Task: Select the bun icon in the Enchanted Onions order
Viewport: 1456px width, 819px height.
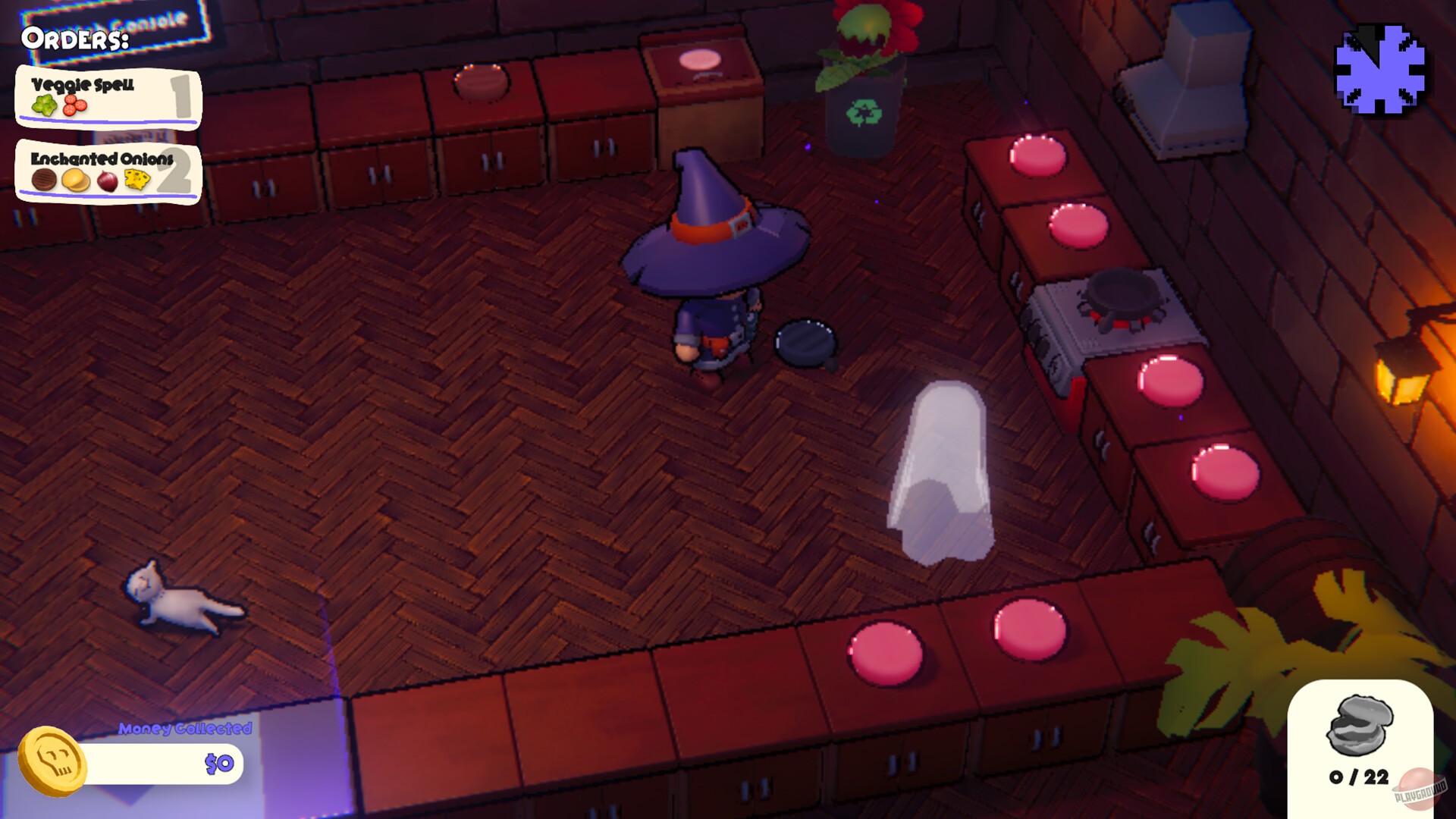Action: (x=75, y=180)
